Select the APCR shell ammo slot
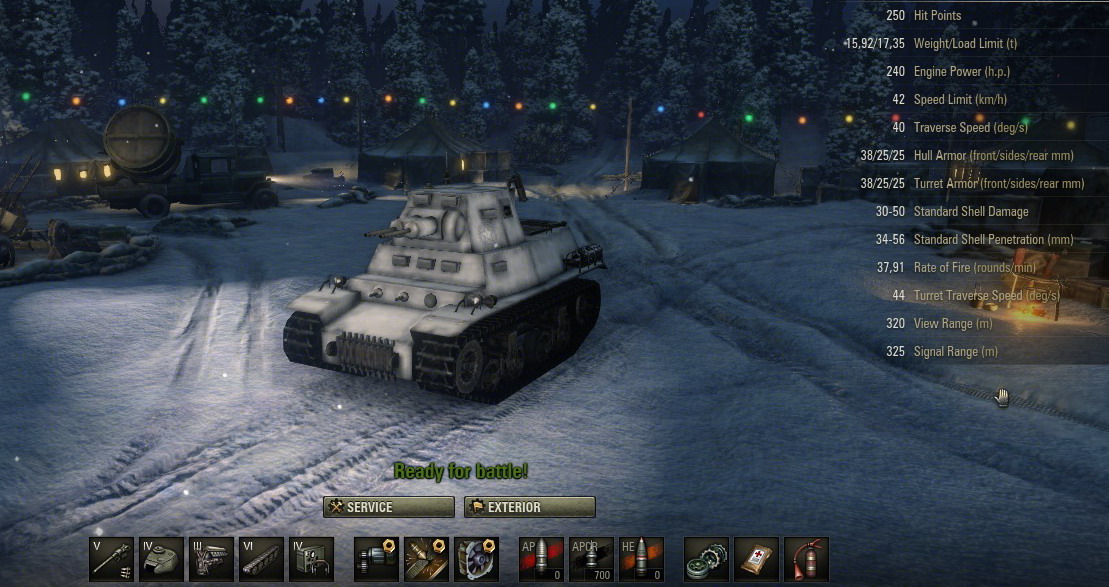Screen dimensions: 1109x587 [591, 559]
